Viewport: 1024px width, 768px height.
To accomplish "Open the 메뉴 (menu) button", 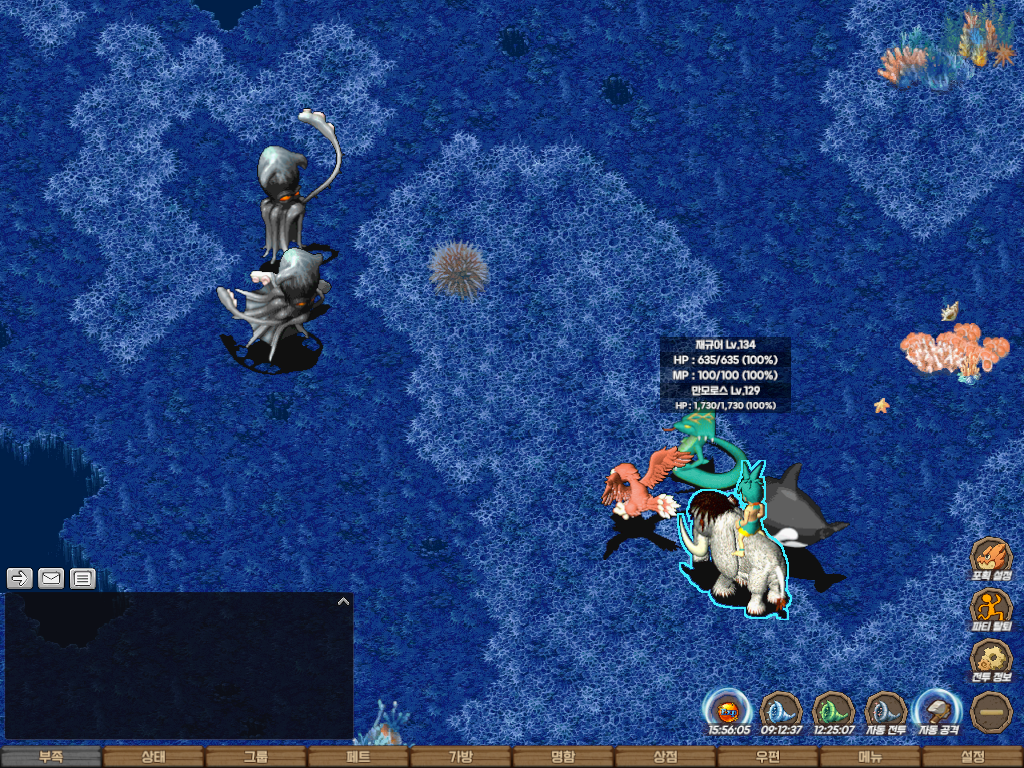I will tap(870, 757).
